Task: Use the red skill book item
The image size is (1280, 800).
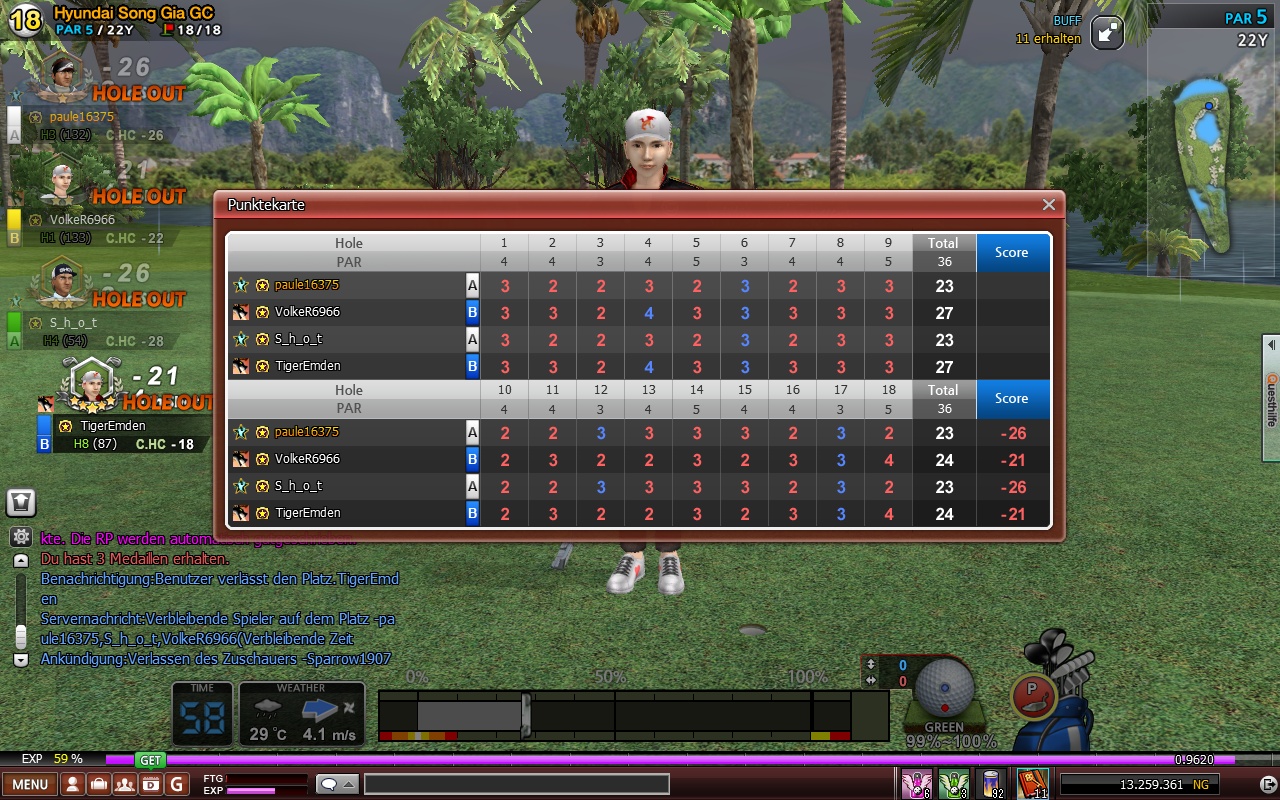Action: click(x=1032, y=783)
